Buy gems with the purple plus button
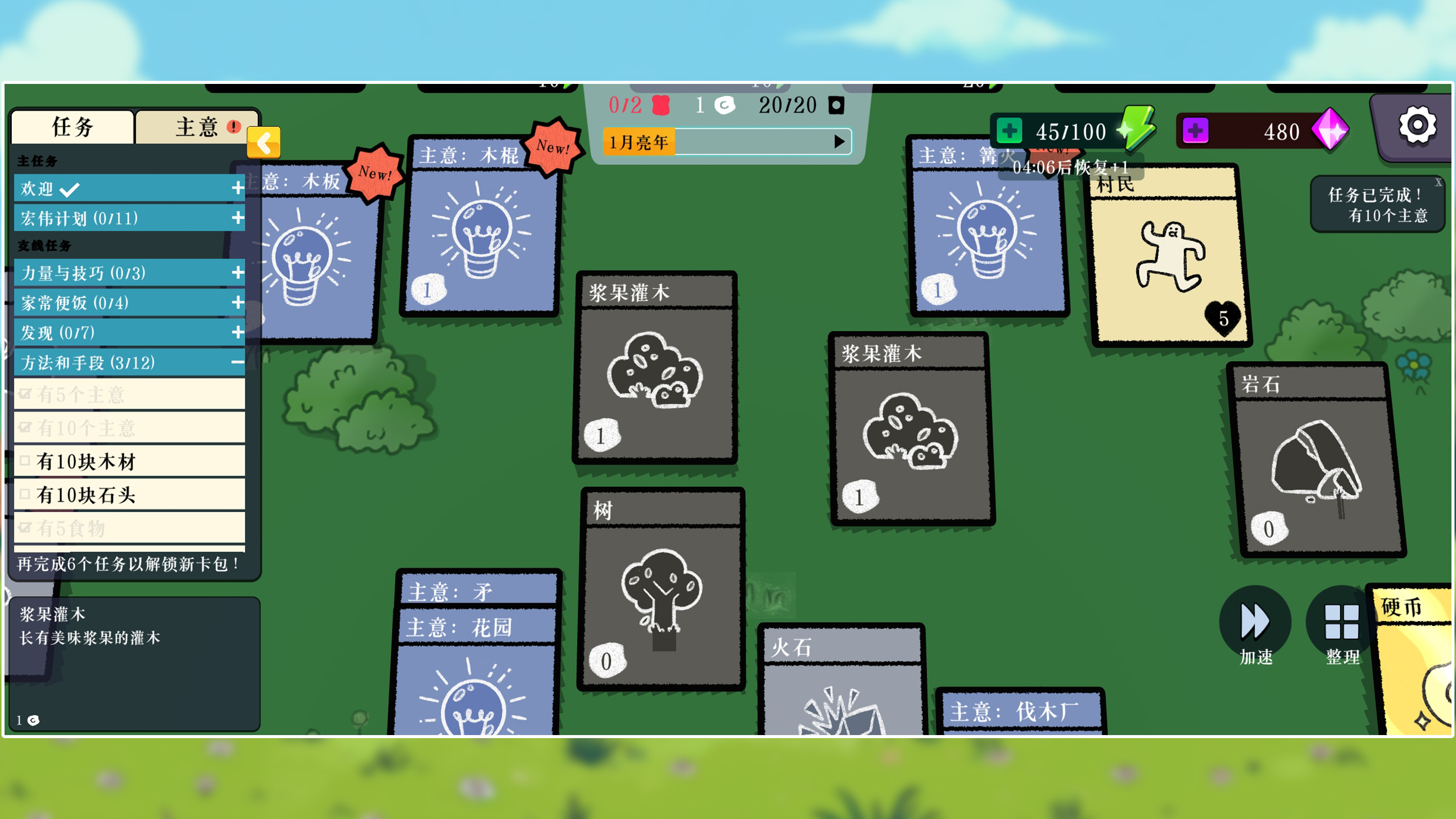 click(1195, 131)
